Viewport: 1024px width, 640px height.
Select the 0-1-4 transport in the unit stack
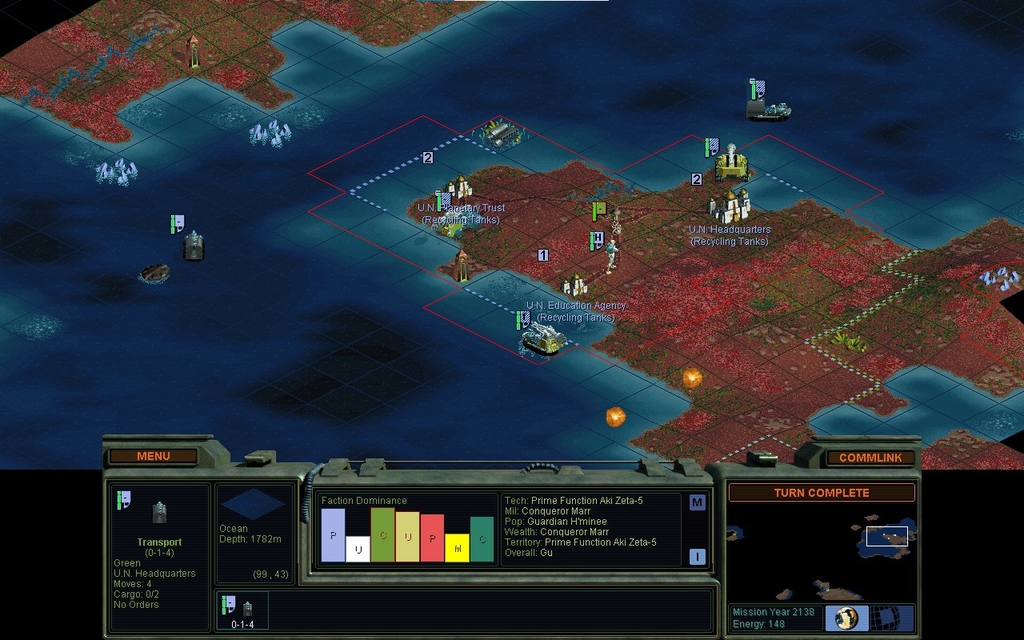(243, 610)
